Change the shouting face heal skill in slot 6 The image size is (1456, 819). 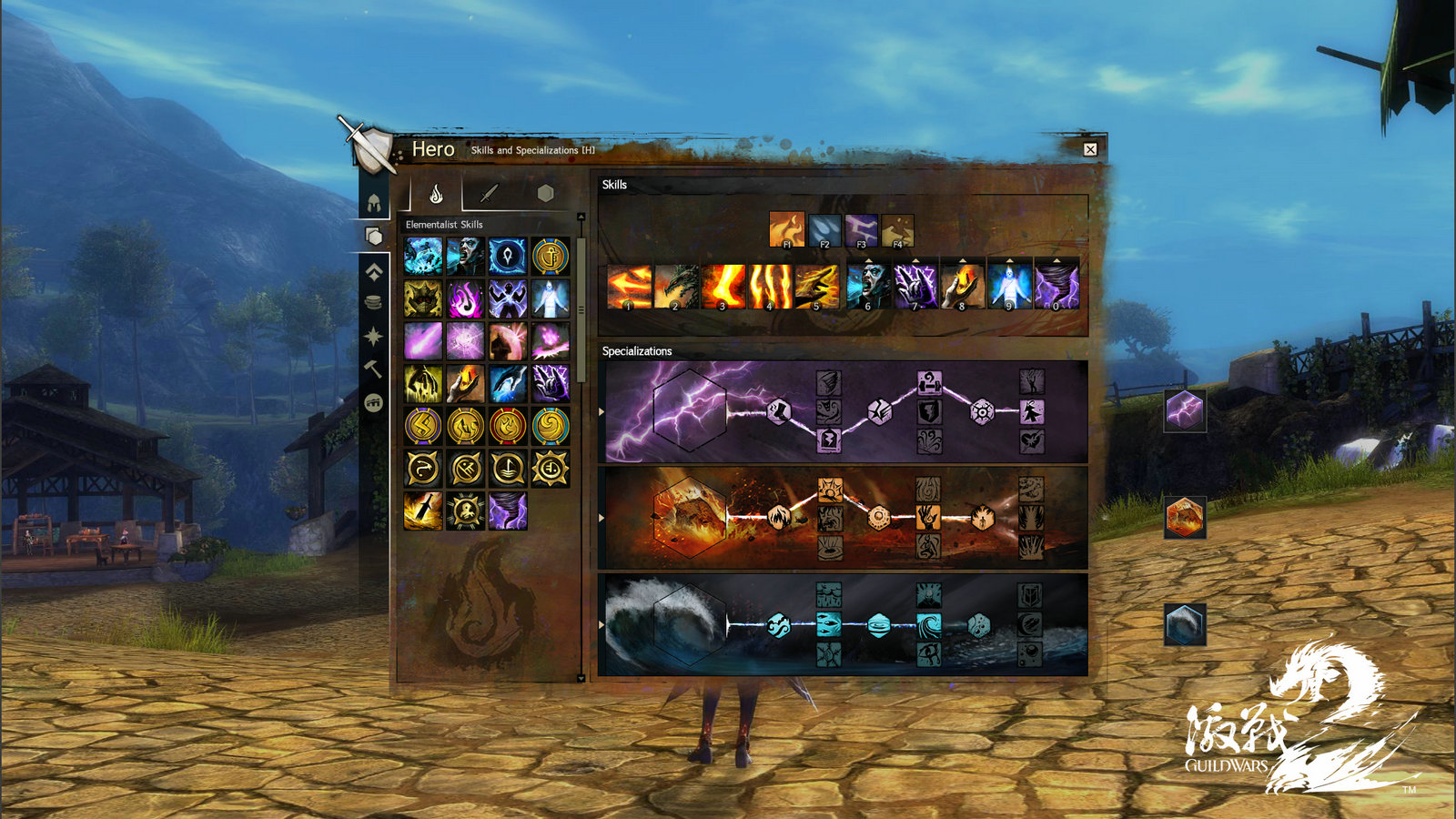click(868, 287)
